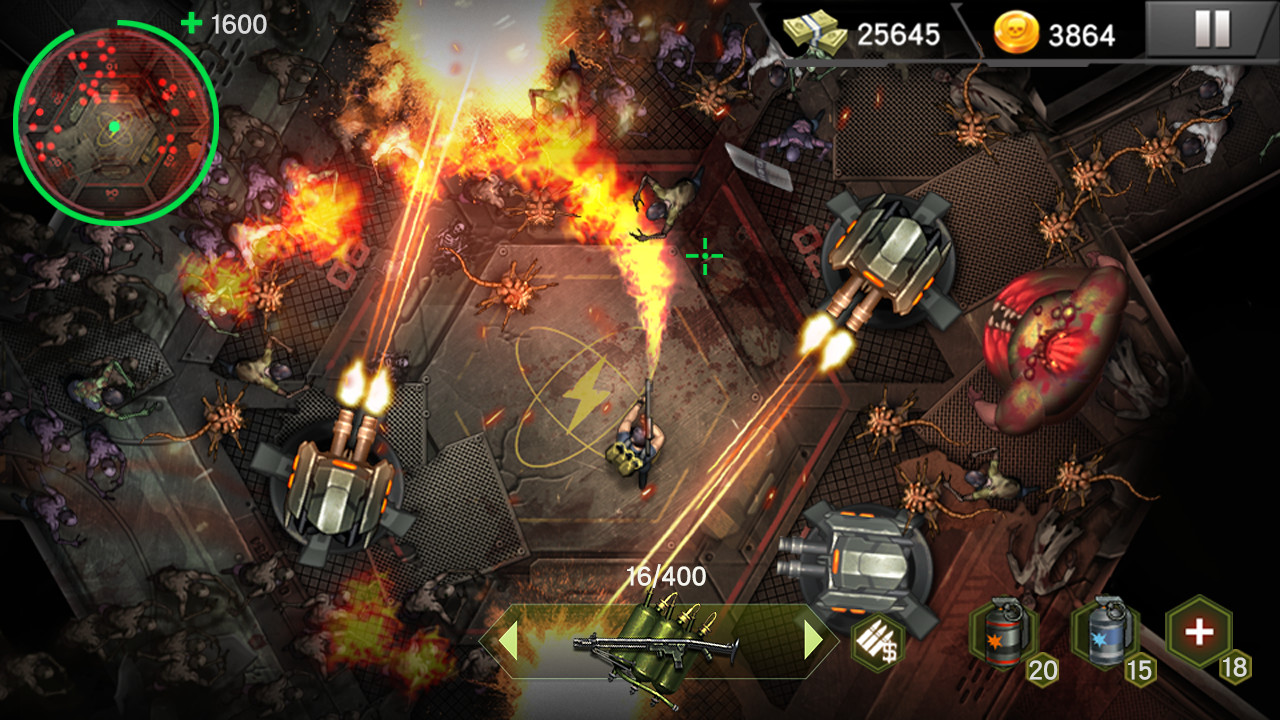Click the circular radar minimap

pos(115,123)
